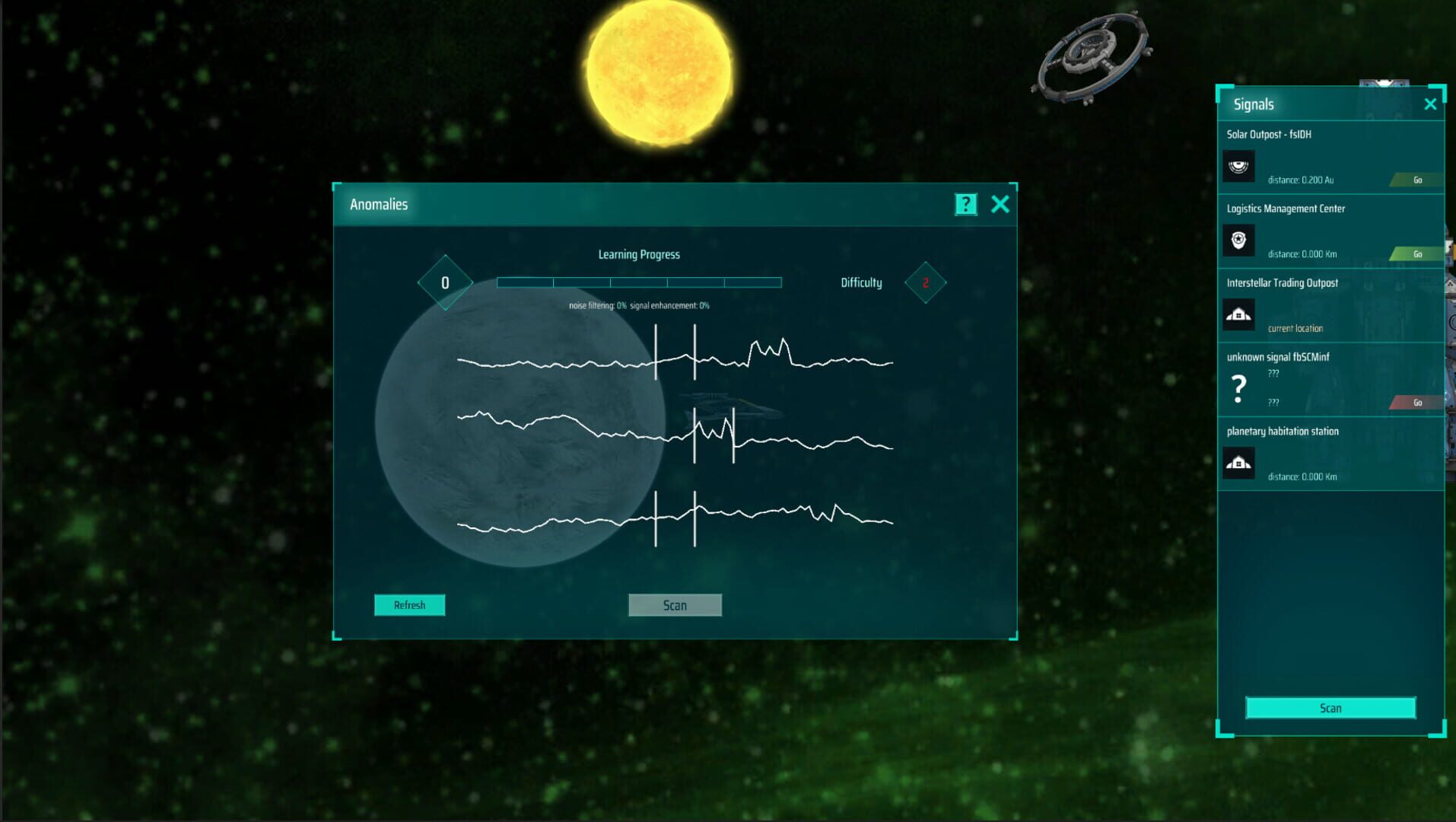Screen dimensions: 1456x822
Task: Click the Logistics Management Center badge icon
Action: (x=1239, y=241)
